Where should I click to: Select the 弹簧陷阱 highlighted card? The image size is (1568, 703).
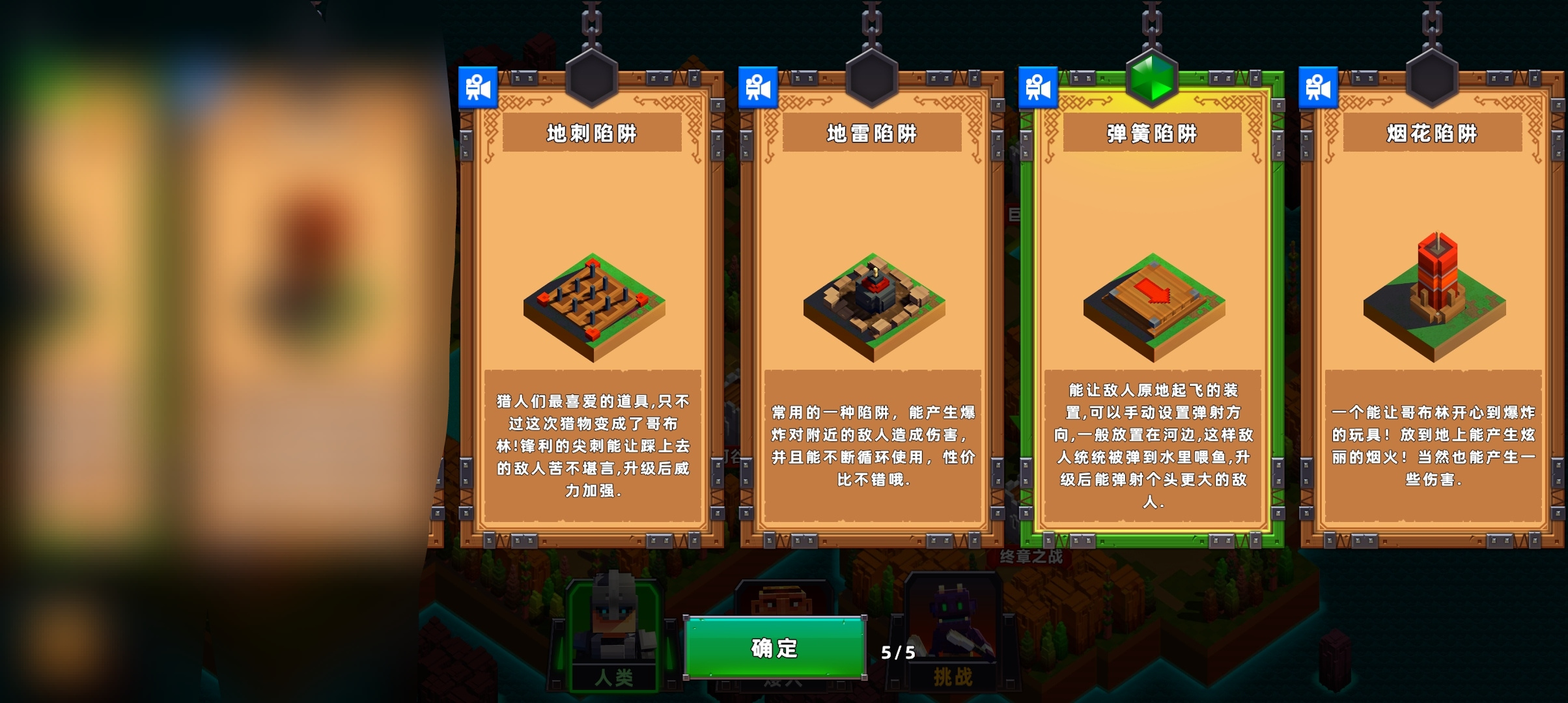click(x=1151, y=325)
